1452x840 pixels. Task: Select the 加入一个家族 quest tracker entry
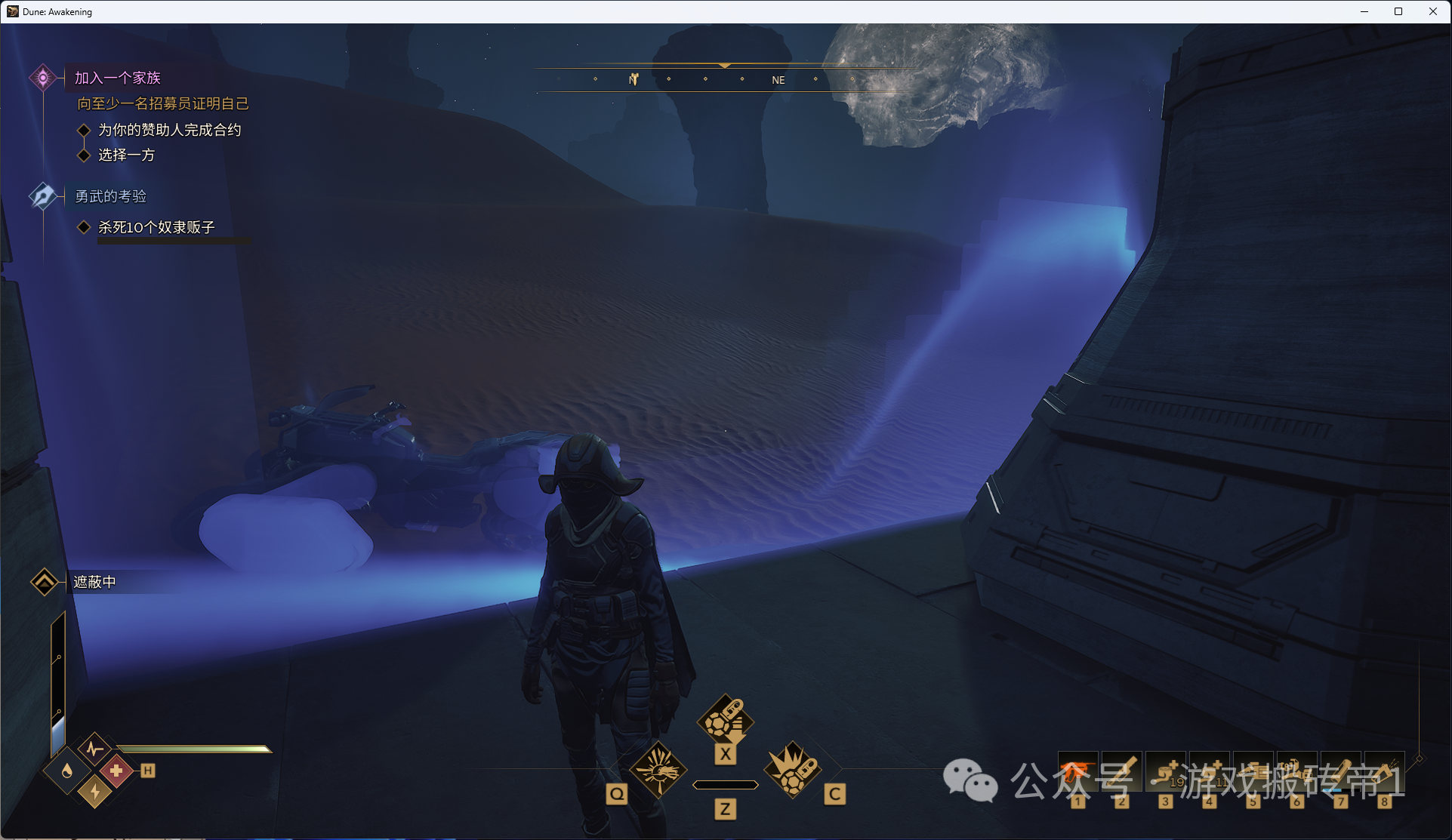[117, 78]
